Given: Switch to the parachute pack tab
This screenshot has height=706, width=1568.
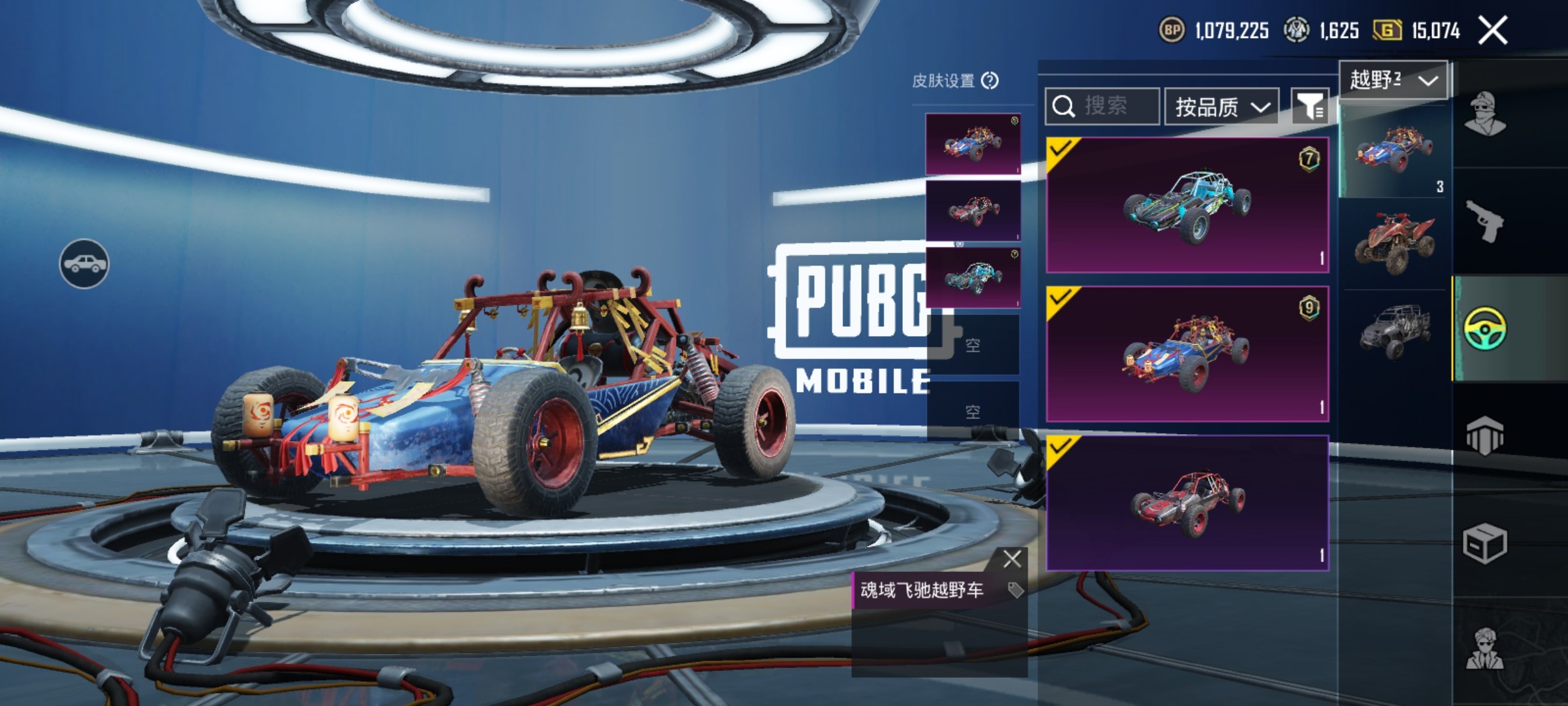Looking at the screenshot, I should coord(1485,436).
